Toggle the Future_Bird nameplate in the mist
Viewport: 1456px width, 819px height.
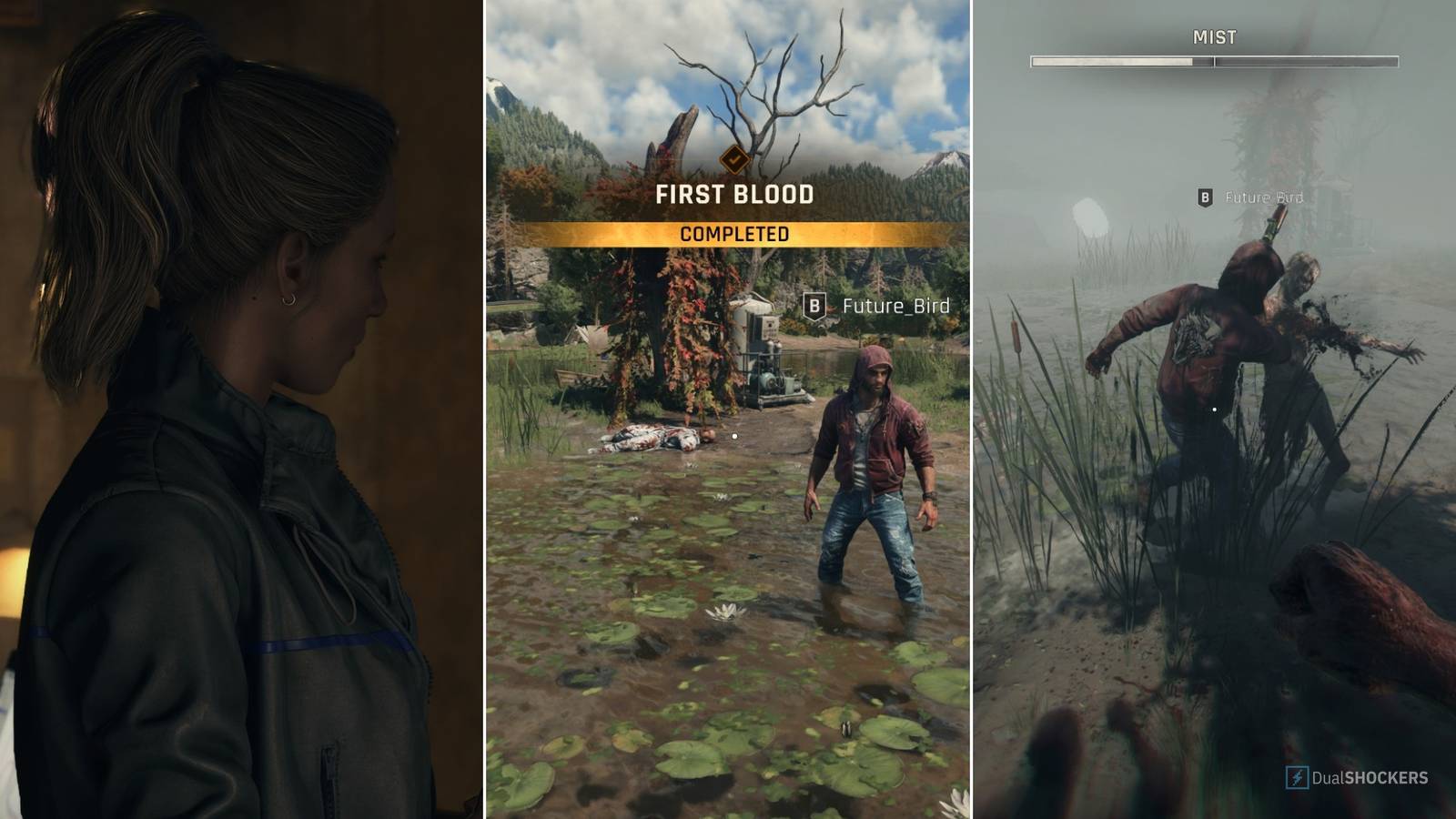click(x=1264, y=195)
